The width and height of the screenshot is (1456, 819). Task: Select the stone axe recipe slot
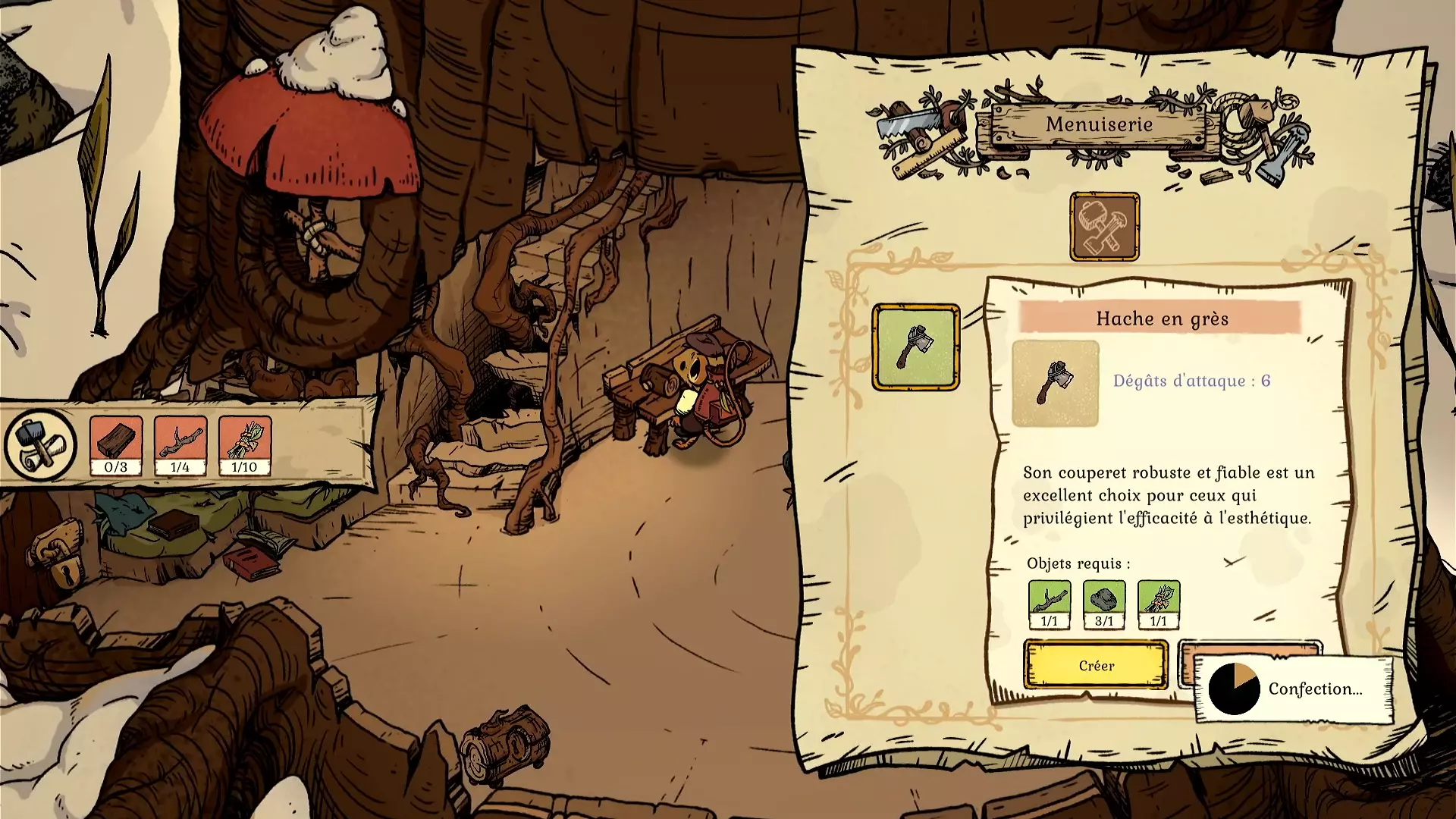(x=915, y=347)
